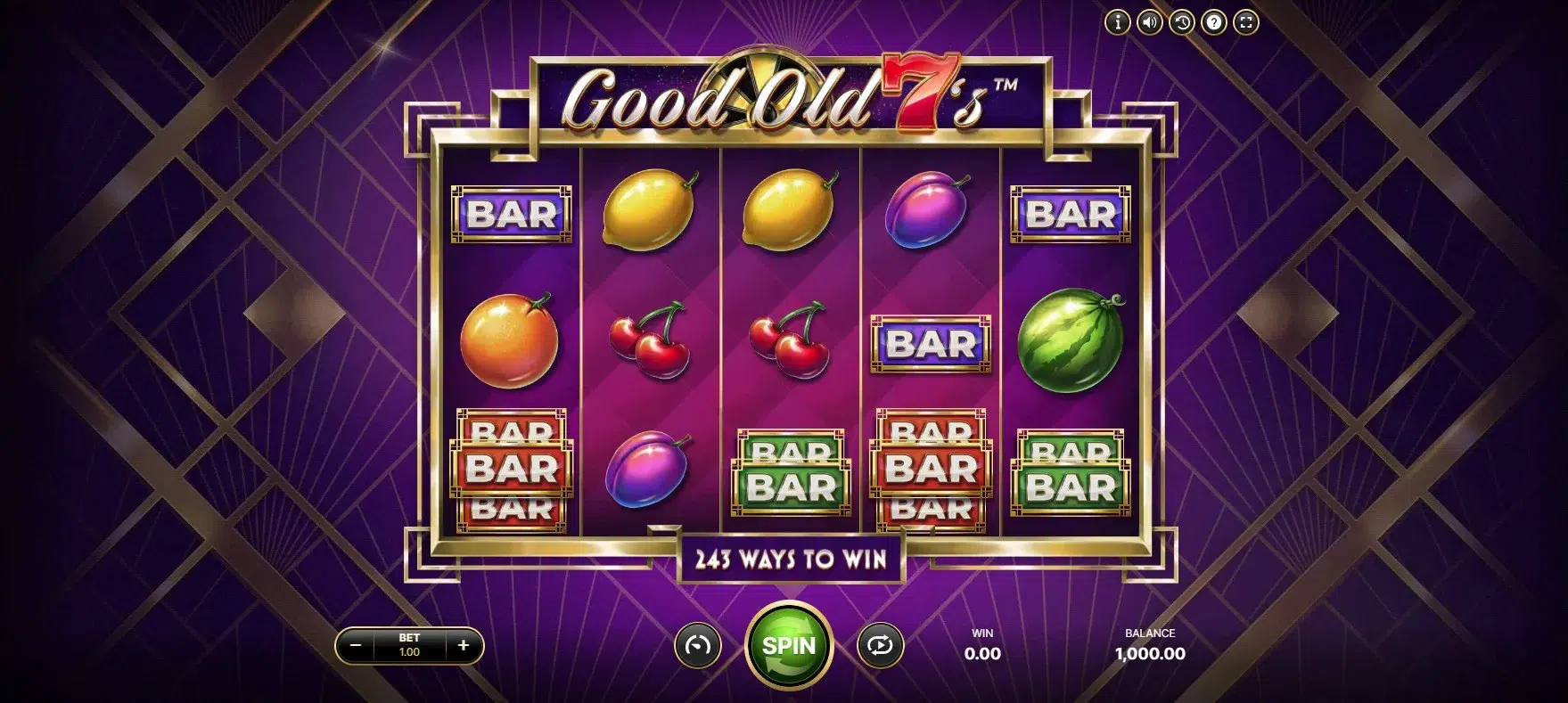1568x703 pixels.
Task: Hit the green SPIN button
Action: tap(788, 644)
